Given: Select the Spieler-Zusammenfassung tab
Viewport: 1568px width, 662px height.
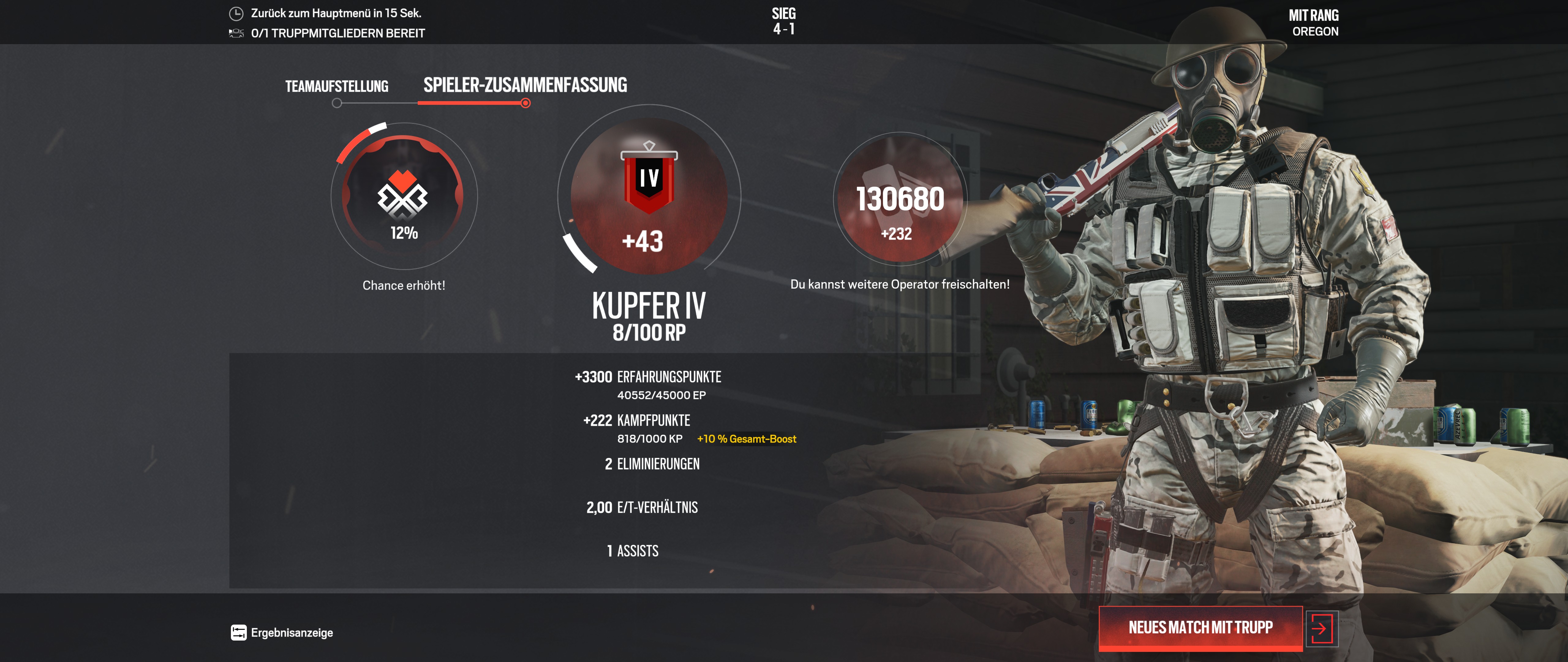Looking at the screenshot, I should [525, 85].
